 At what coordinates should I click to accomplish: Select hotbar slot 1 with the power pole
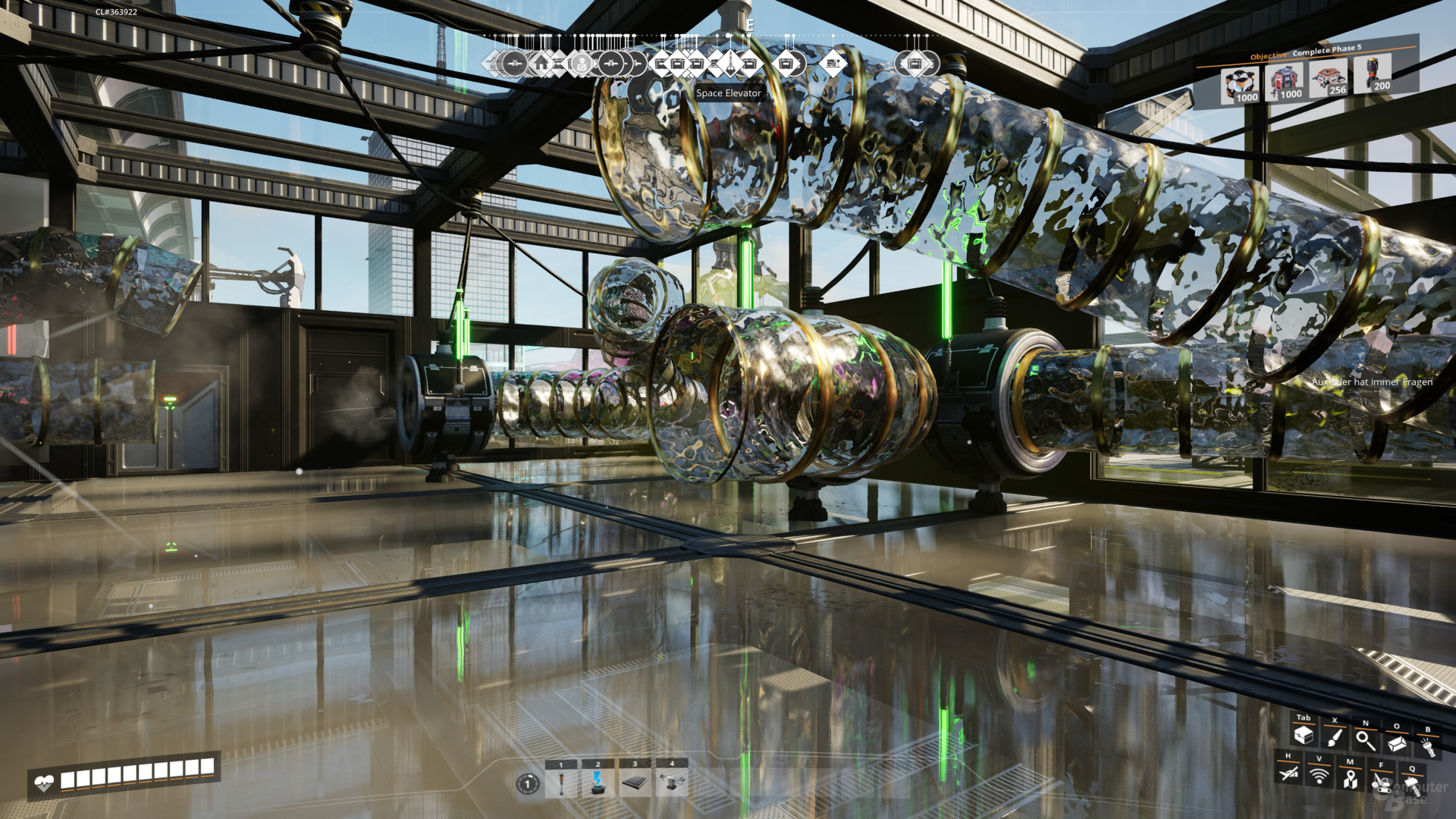[x=561, y=783]
